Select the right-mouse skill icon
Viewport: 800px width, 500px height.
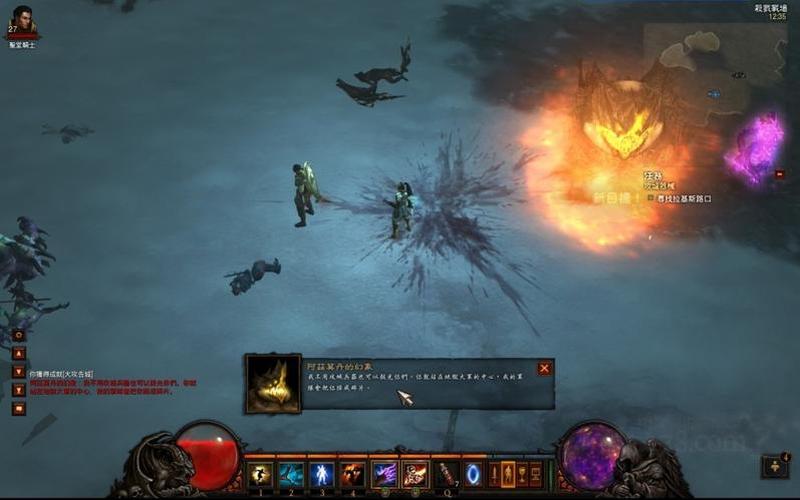415,474
